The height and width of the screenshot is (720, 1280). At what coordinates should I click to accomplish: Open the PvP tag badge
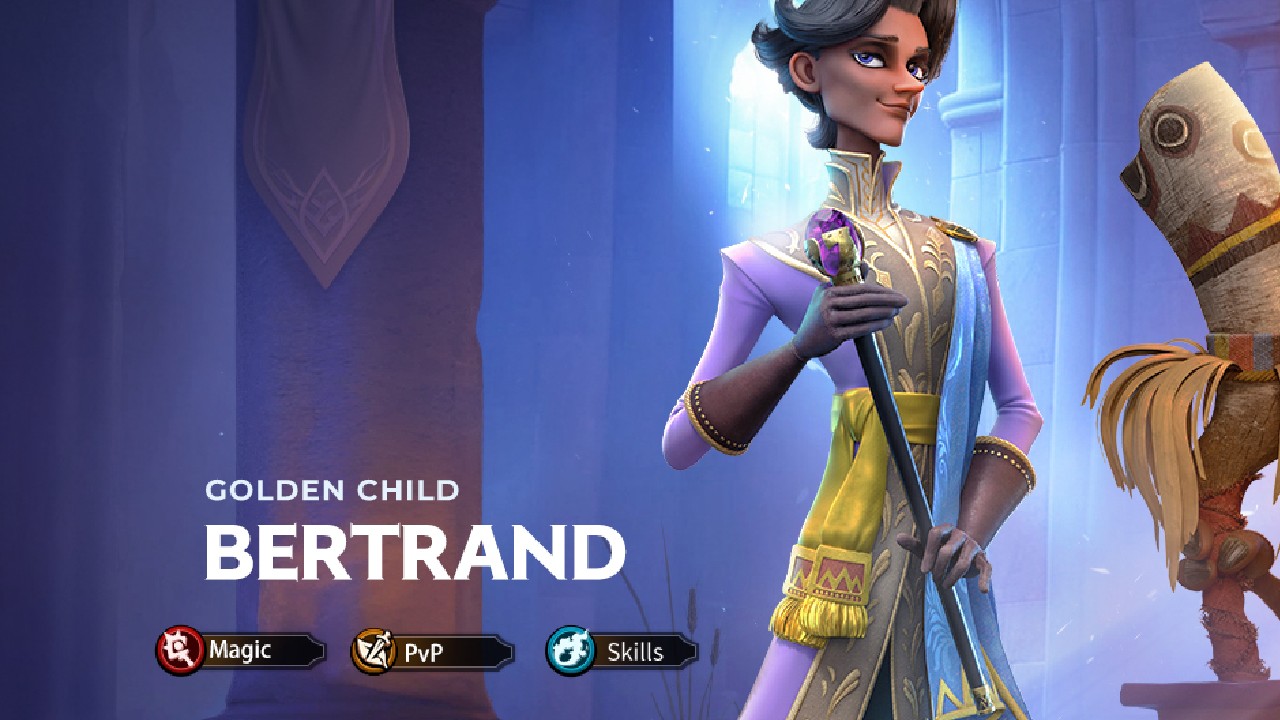click(x=432, y=653)
